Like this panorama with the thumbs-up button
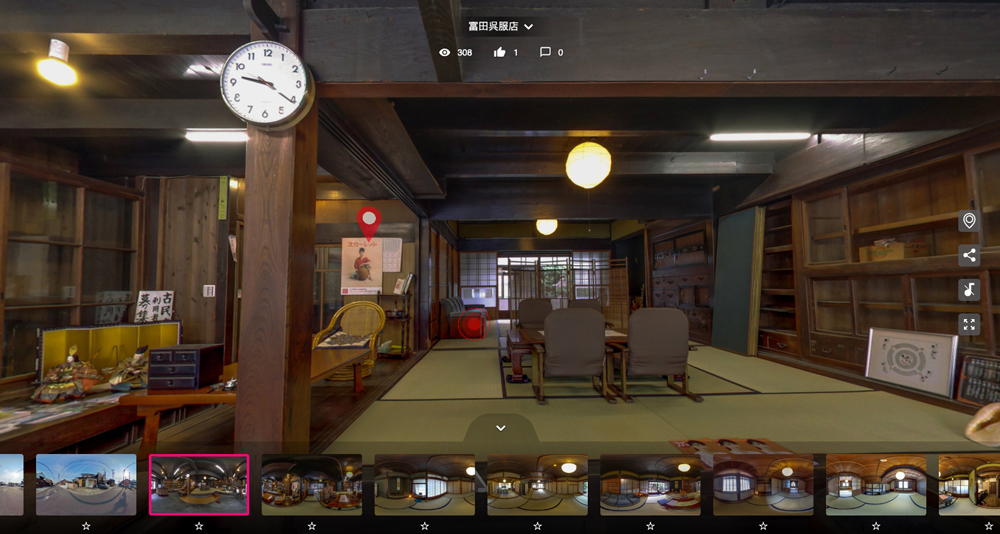The image size is (1000, 534). point(500,52)
